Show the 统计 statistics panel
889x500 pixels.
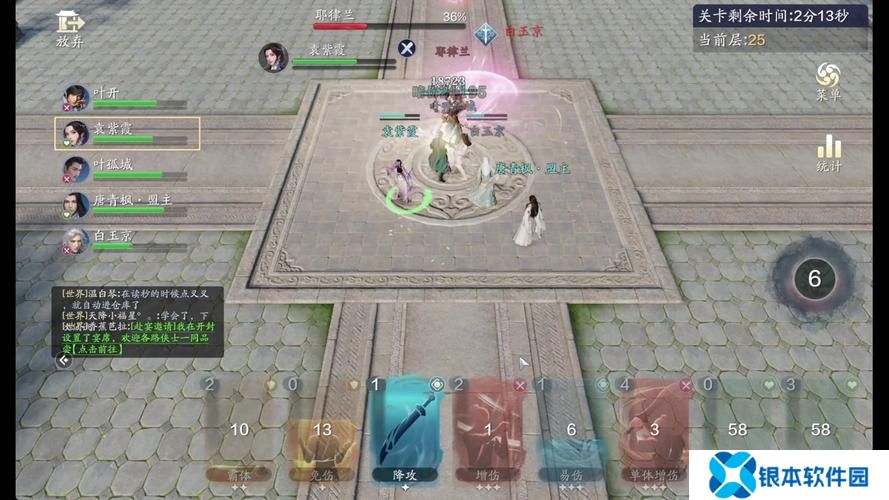(x=828, y=153)
